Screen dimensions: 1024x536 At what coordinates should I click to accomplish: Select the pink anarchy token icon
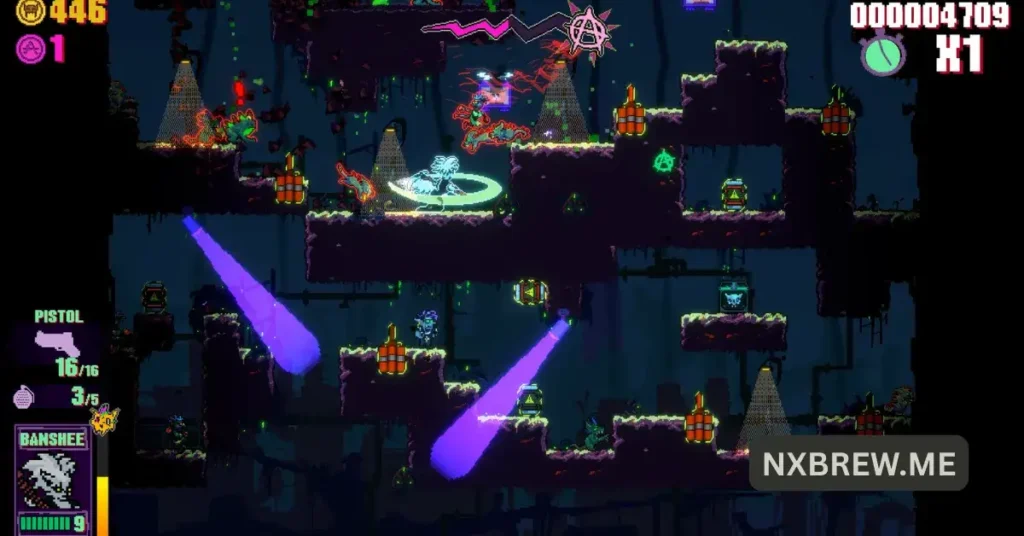click(x=31, y=48)
